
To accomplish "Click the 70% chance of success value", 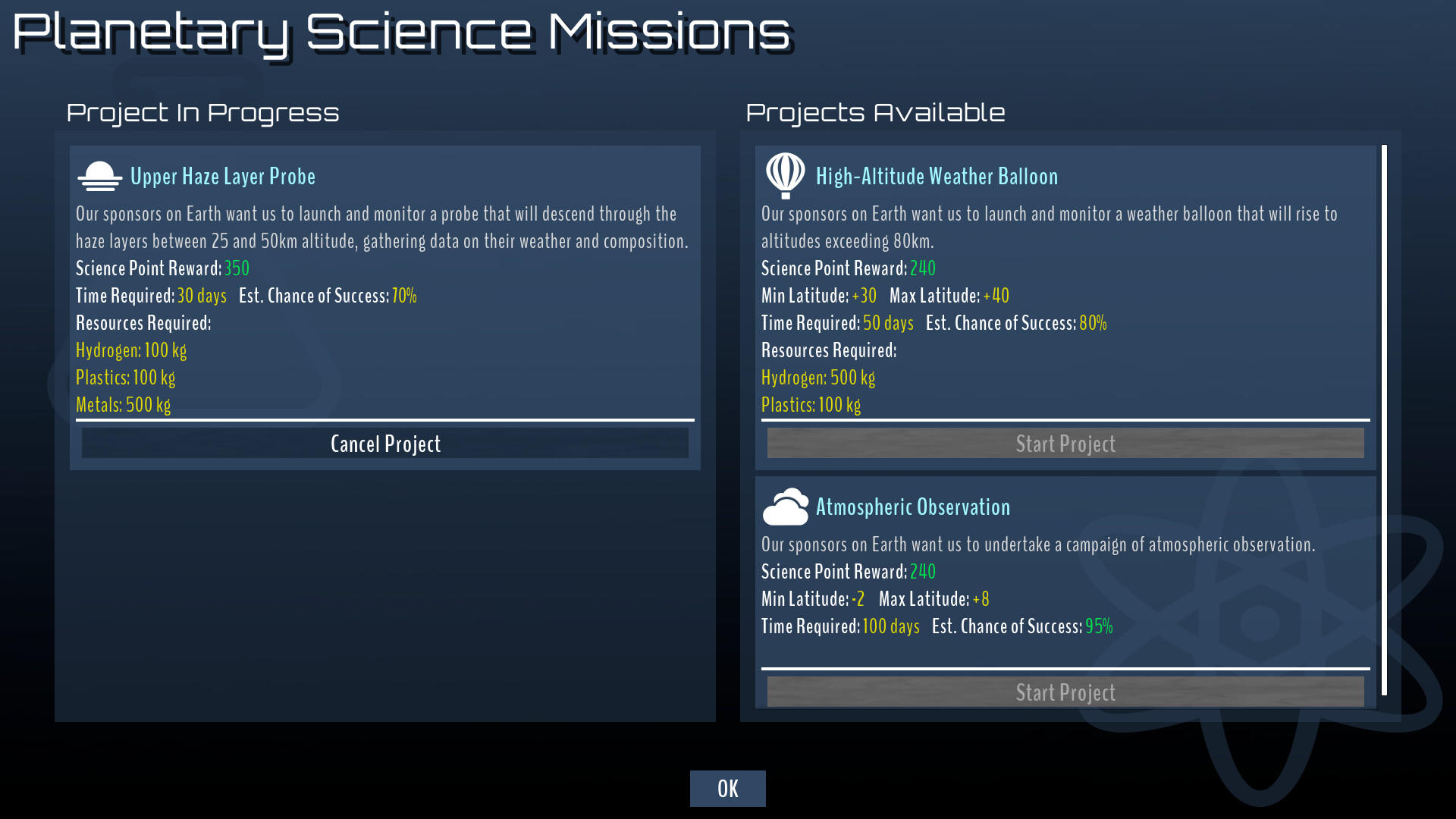I will point(404,296).
